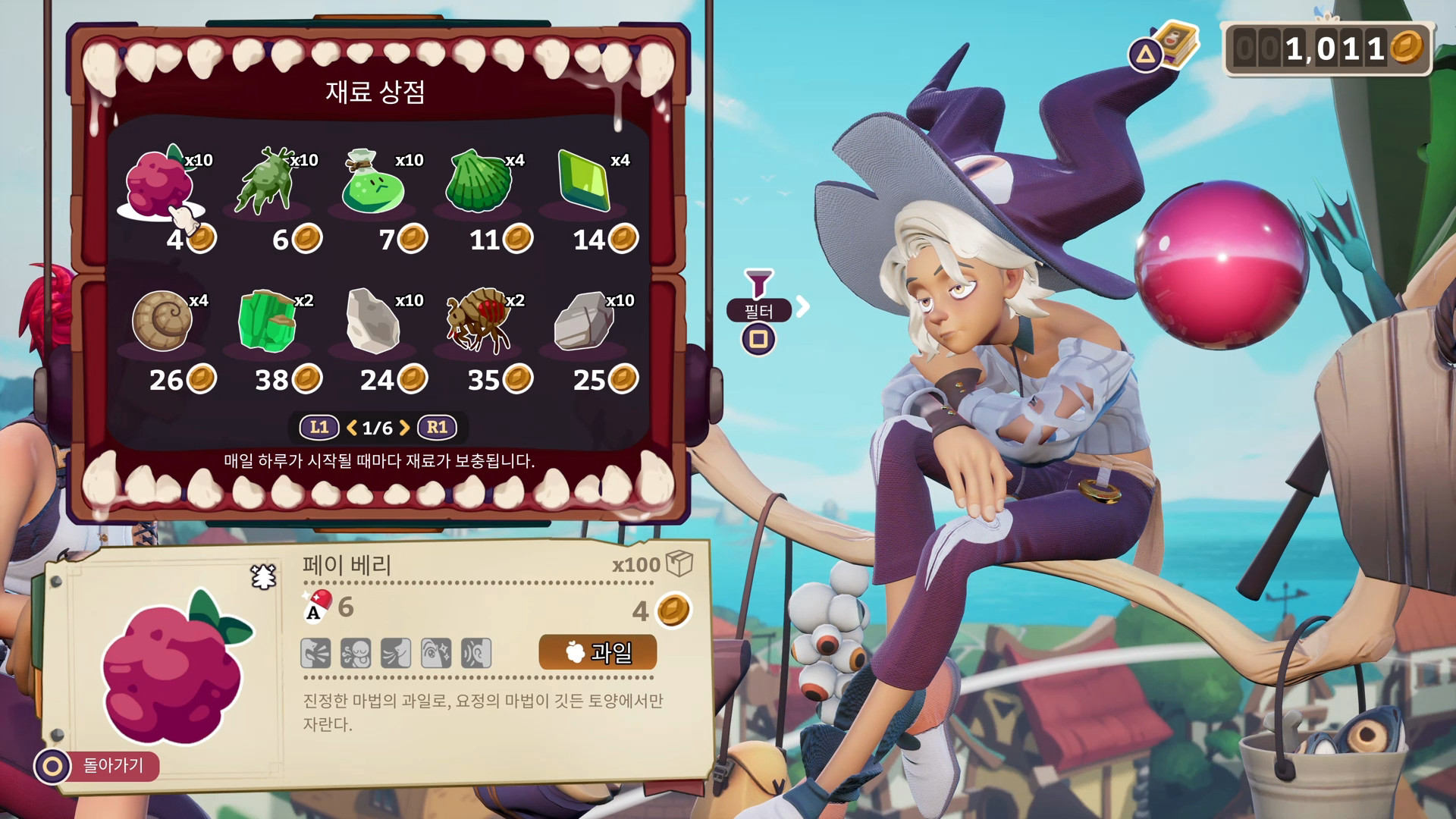Select the white rock priced 24
This screenshot has height=819, width=1456.
pyautogui.click(x=372, y=322)
